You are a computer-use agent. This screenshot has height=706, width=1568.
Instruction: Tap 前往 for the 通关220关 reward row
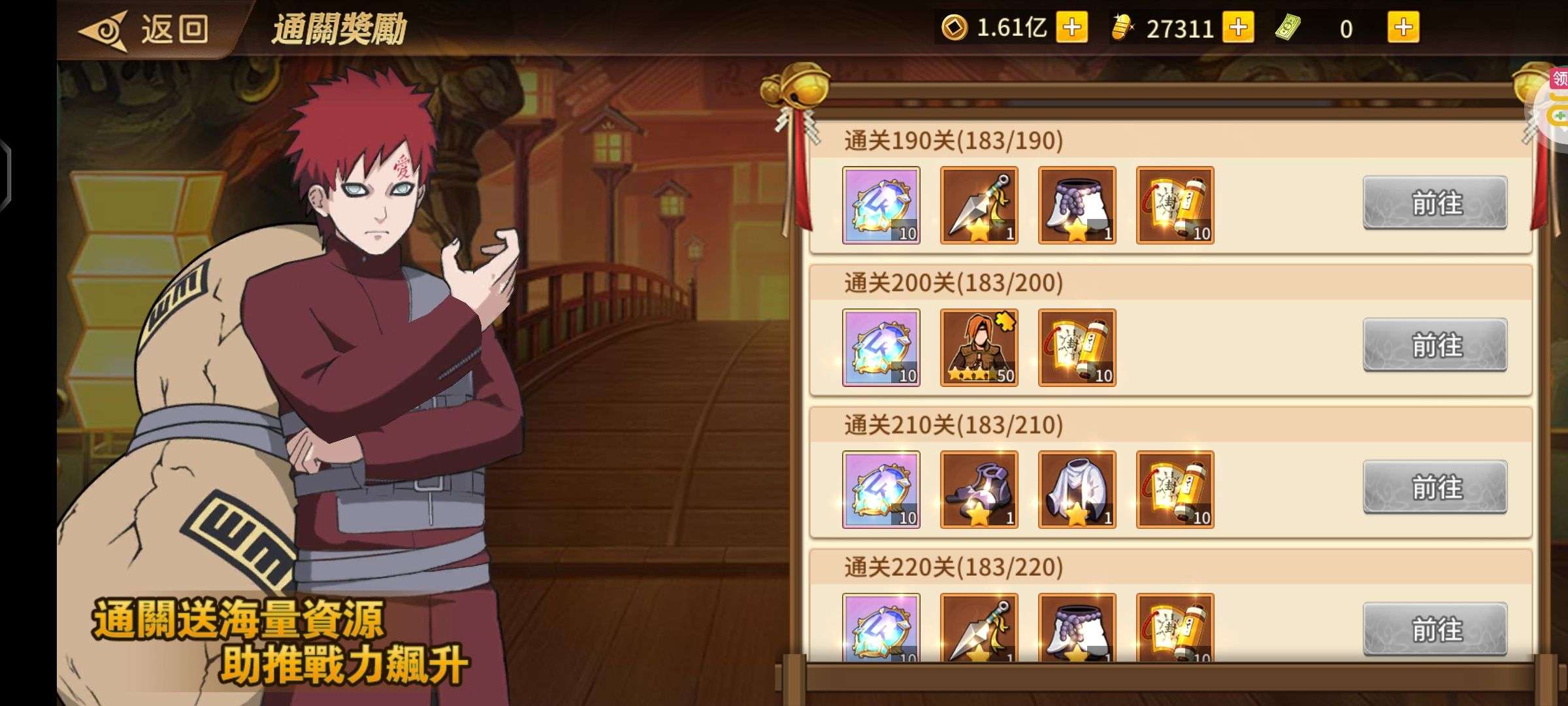[1435, 629]
